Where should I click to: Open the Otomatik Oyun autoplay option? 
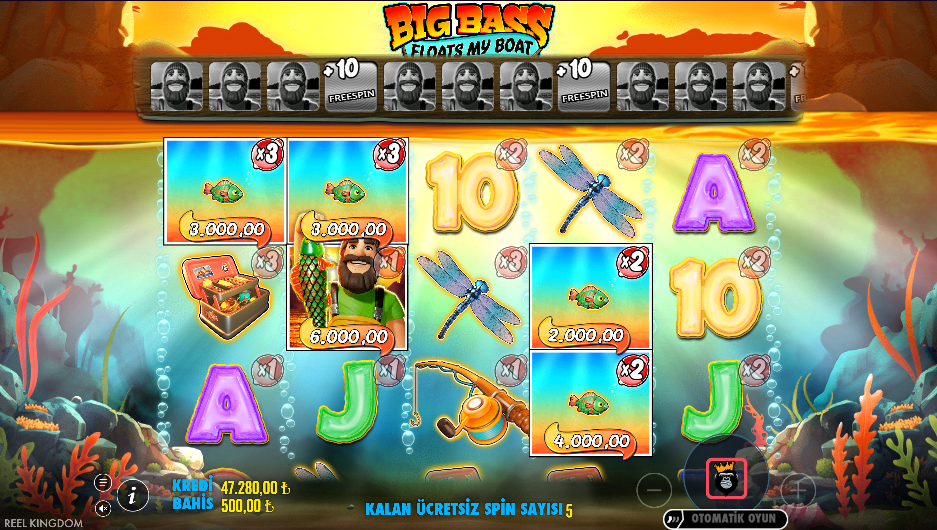tap(724, 518)
